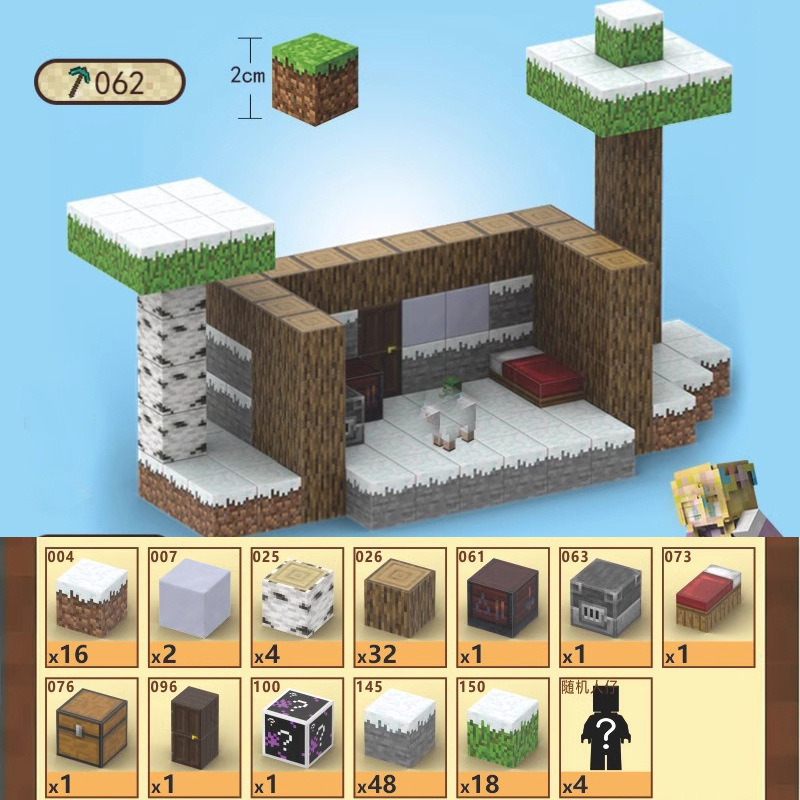The height and width of the screenshot is (800, 800).
Task: Select the wooden chest slot 076
Action: 91,737
